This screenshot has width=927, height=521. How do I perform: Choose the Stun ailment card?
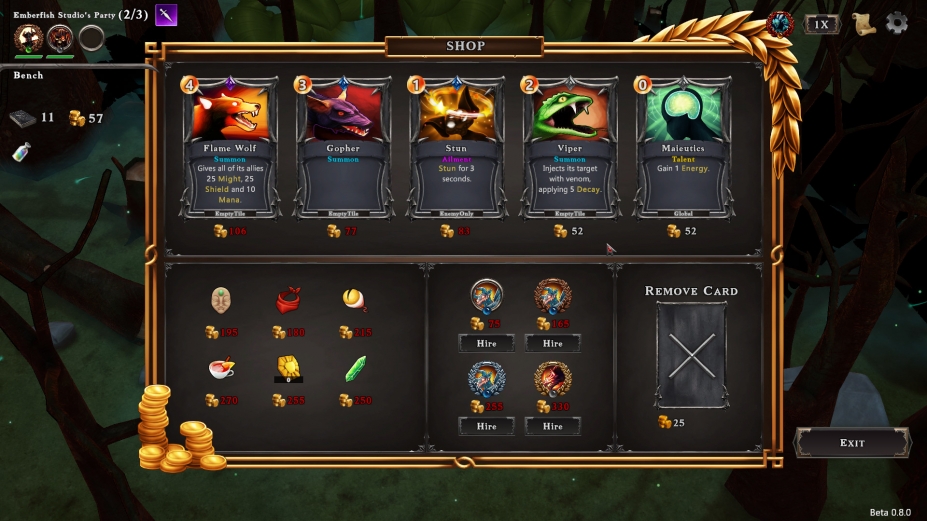coord(456,147)
